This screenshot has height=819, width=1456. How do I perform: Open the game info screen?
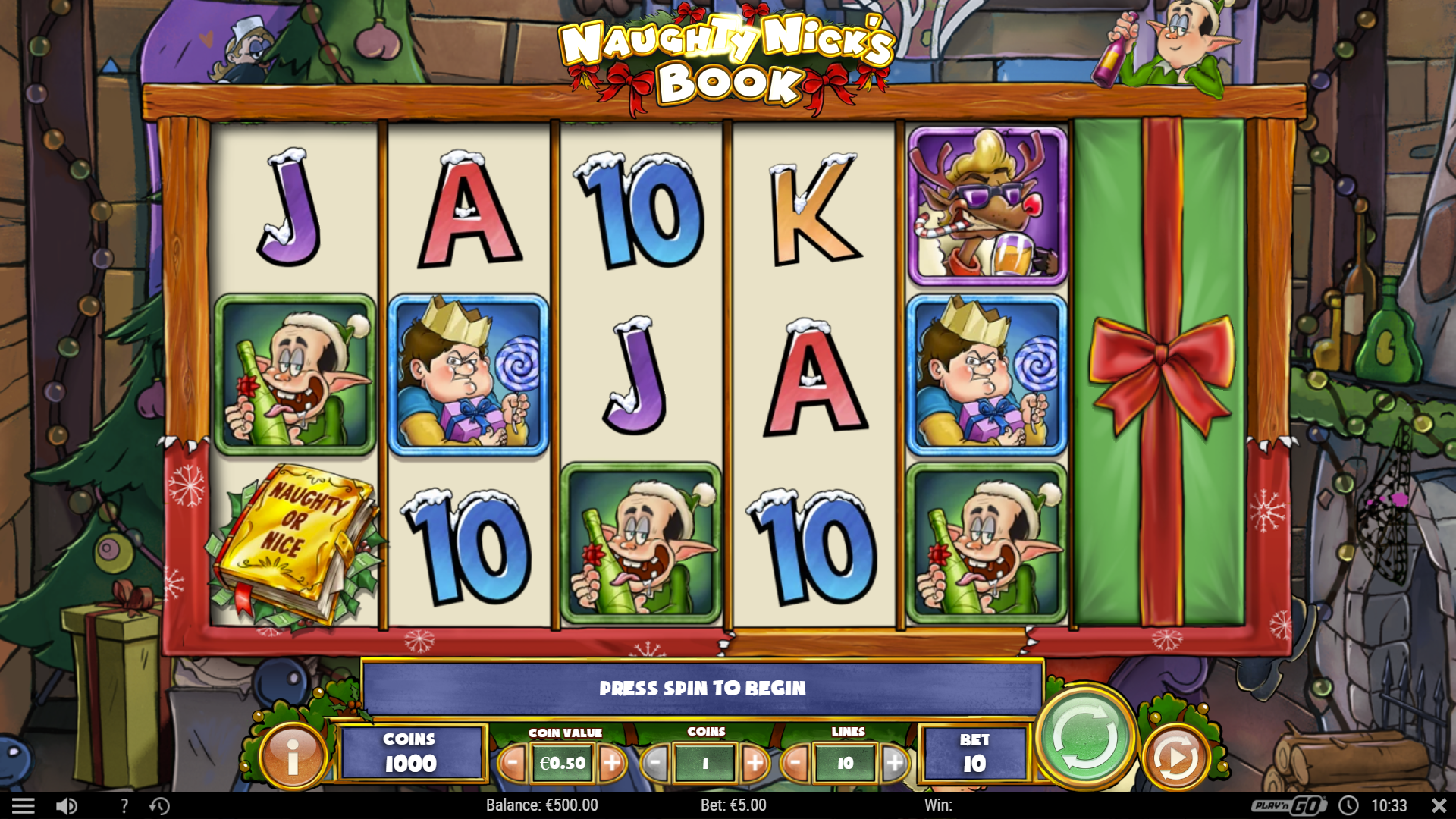295,756
